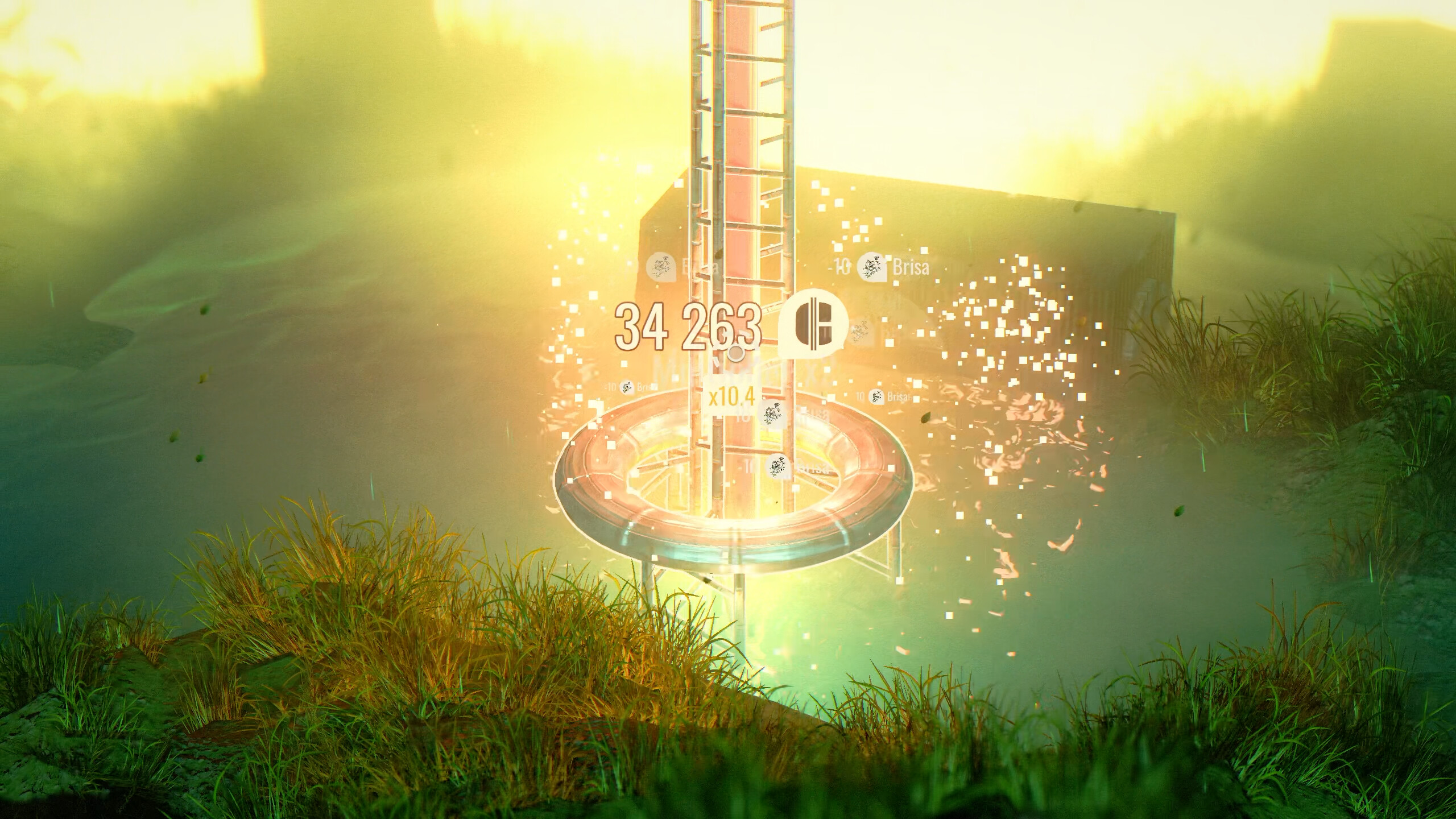
Task: Click the lowest Brisa flower icon over the platform
Action: pos(777,466)
